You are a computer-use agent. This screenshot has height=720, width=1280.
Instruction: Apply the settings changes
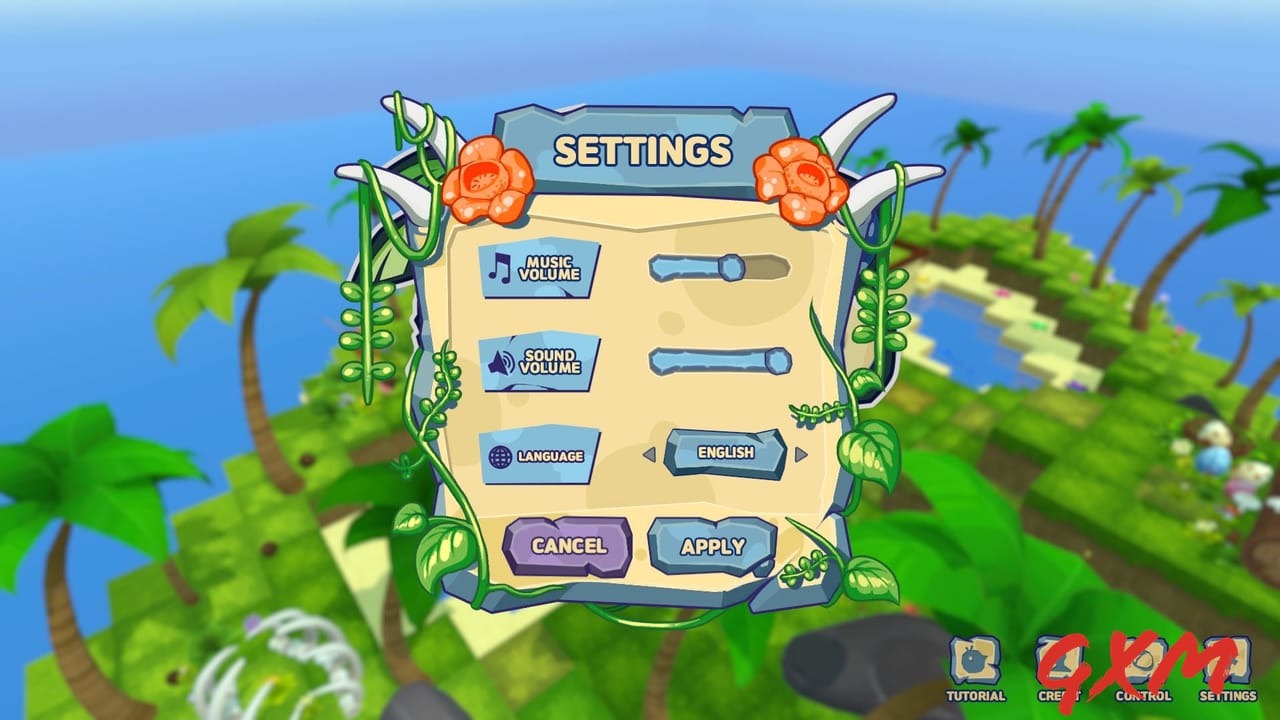(714, 545)
